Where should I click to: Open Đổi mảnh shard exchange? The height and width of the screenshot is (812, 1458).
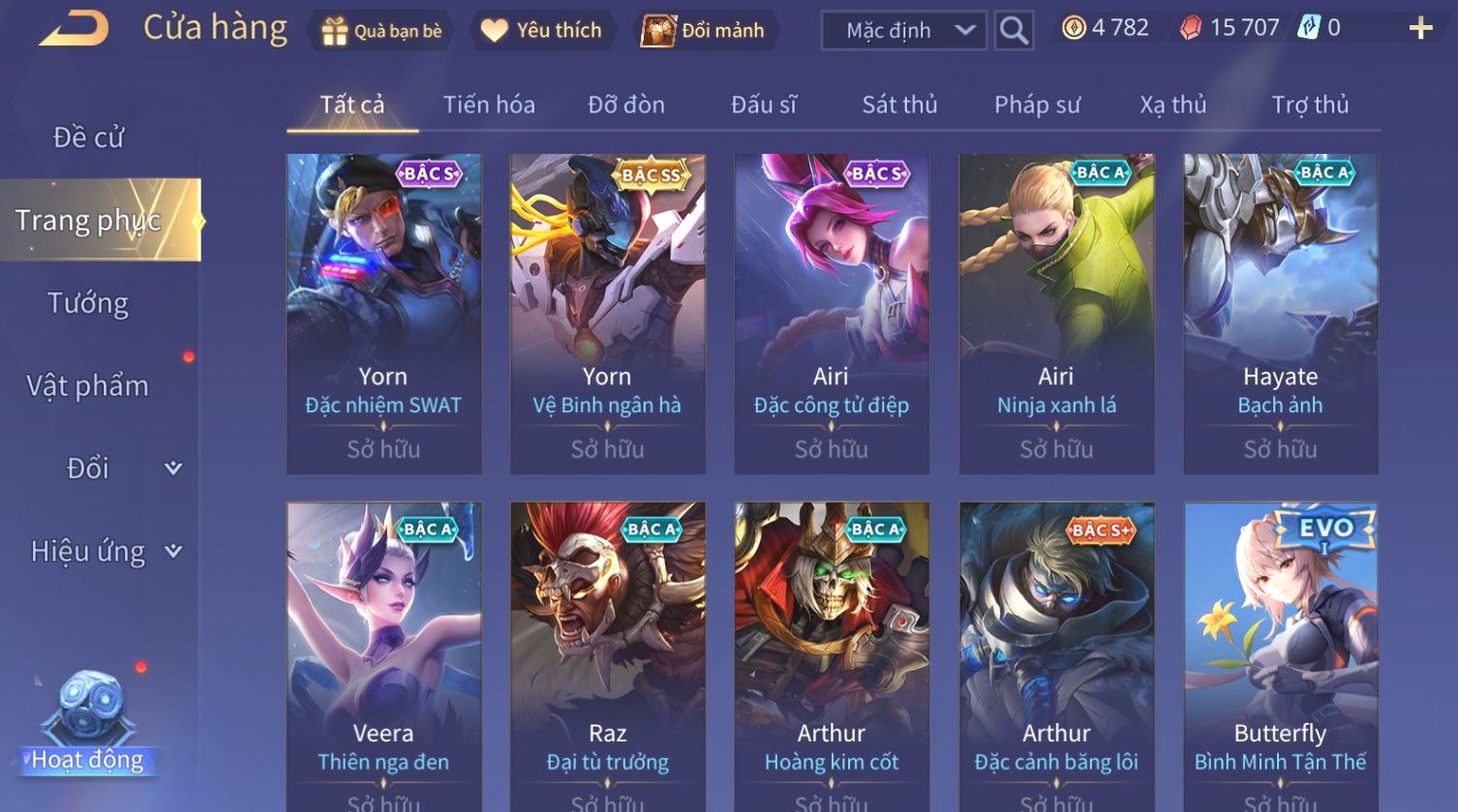coord(704,31)
